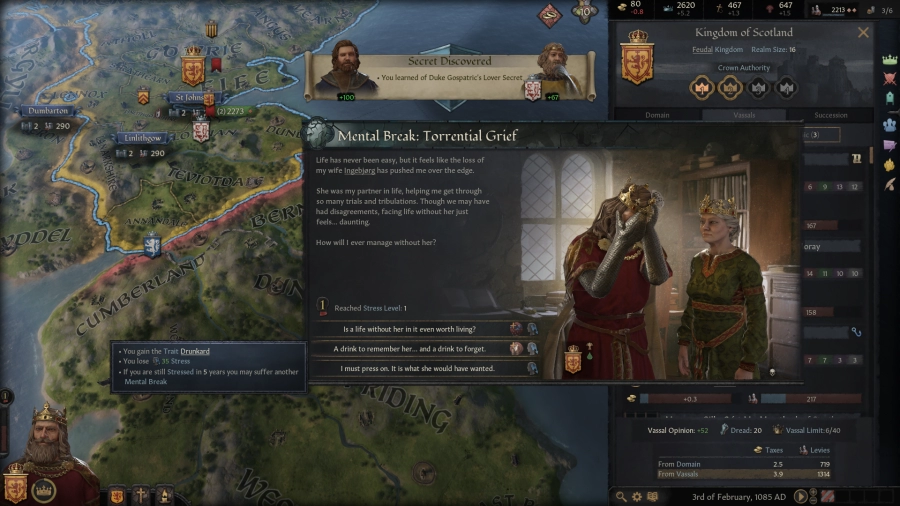Show the Succession tab
The width and height of the screenshot is (900, 506).
(830, 115)
